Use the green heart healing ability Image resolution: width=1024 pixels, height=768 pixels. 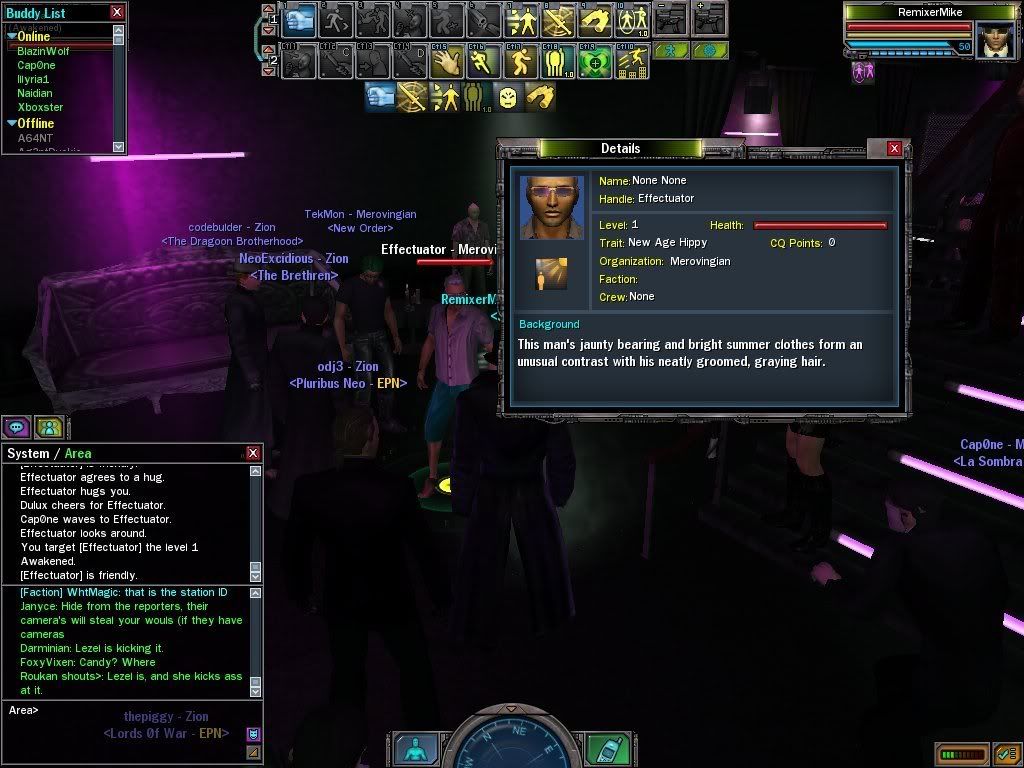594,62
